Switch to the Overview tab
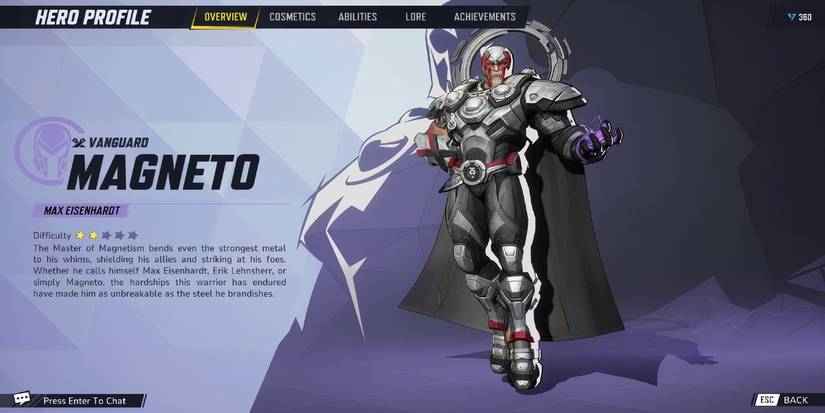825x413 pixels. tap(225, 17)
